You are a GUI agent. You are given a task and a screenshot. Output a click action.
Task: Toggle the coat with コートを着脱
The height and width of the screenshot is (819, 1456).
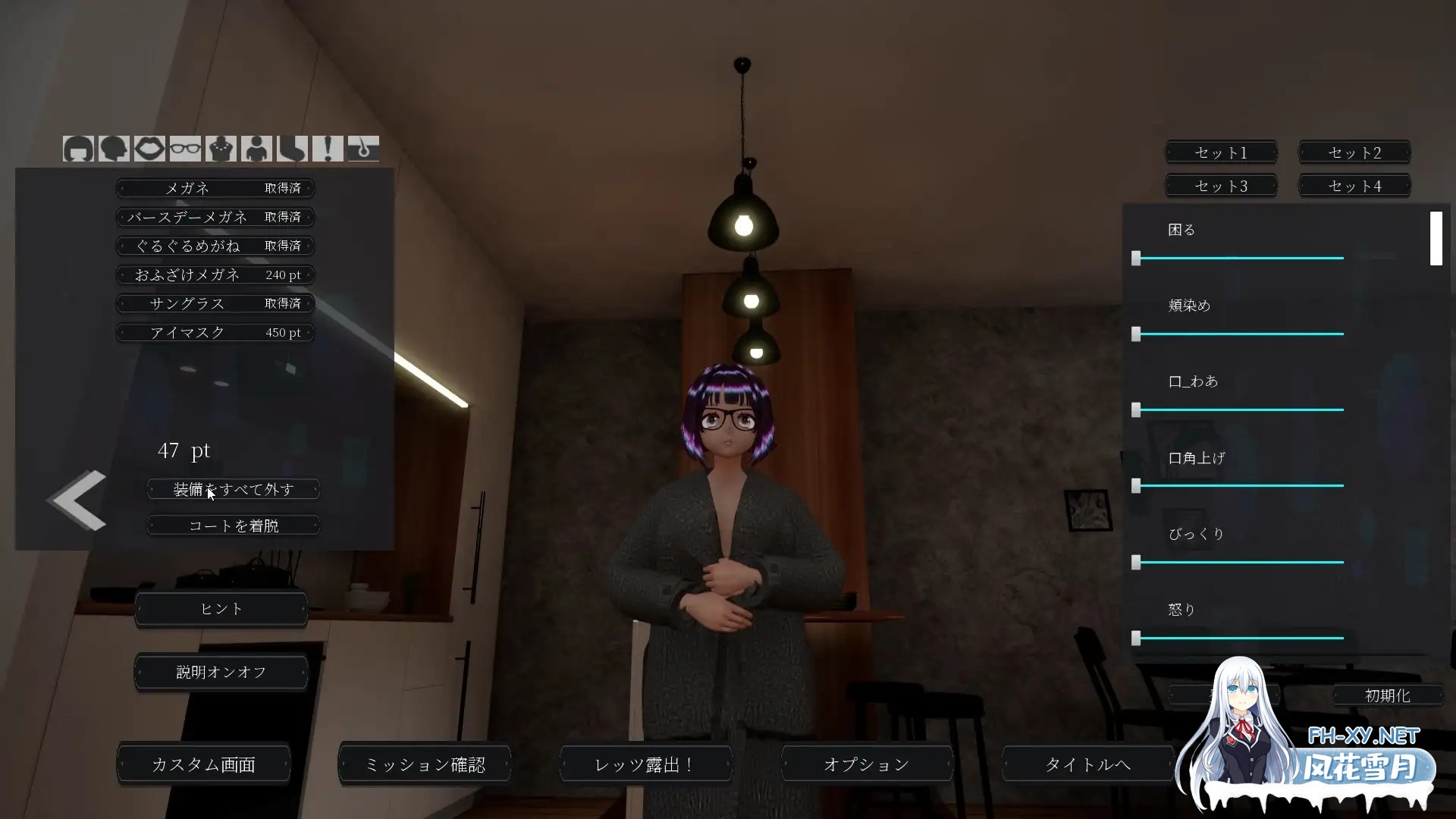(233, 525)
